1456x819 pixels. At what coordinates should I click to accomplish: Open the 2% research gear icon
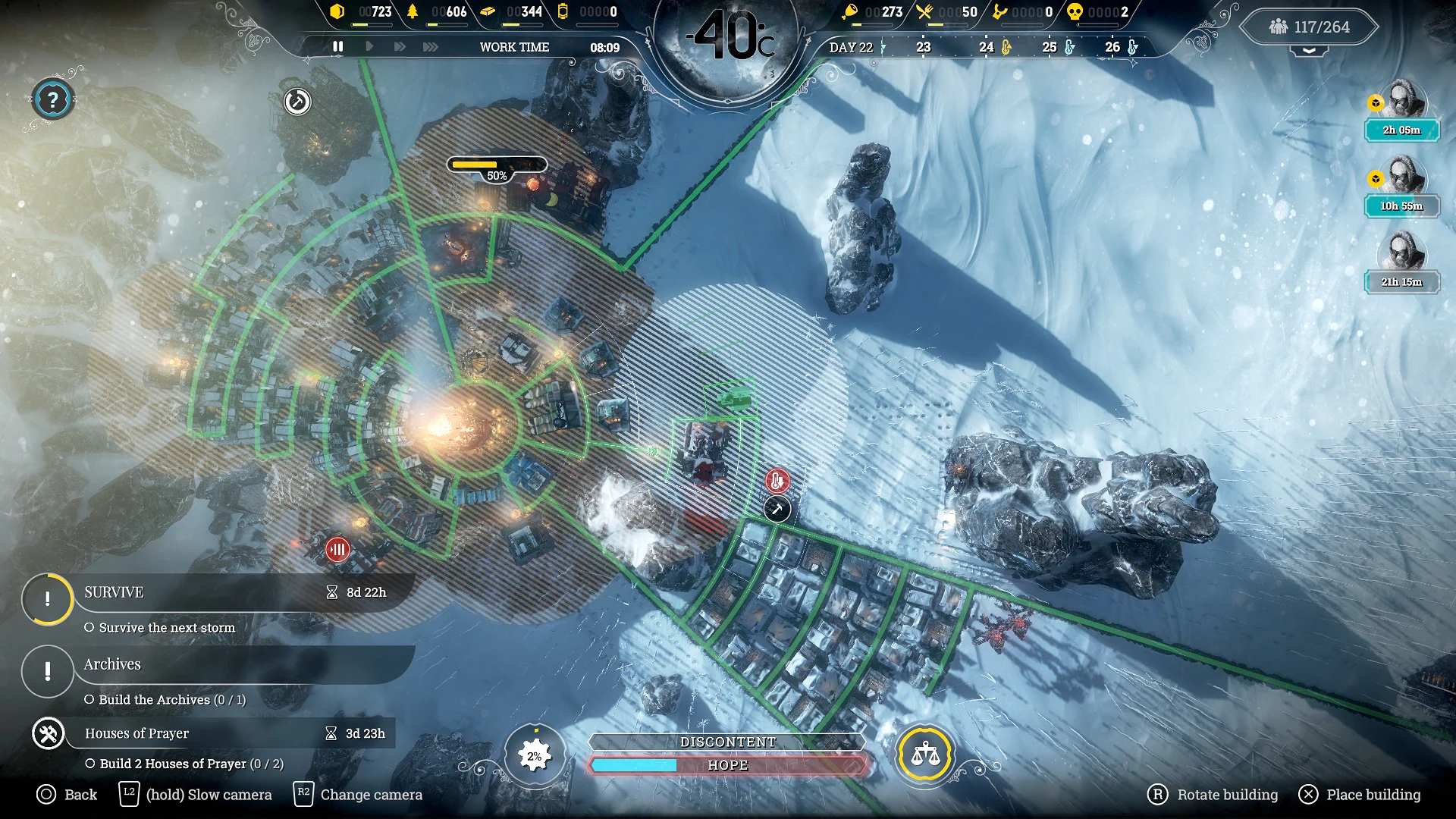click(x=535, y=756)
